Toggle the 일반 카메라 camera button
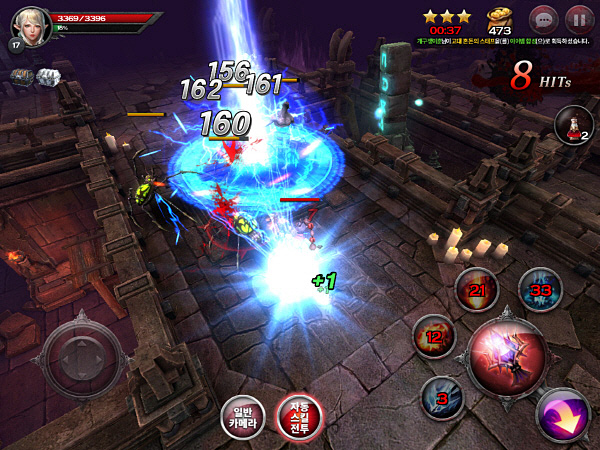Viewport: 600px width, 450px height. coord(243,418)
